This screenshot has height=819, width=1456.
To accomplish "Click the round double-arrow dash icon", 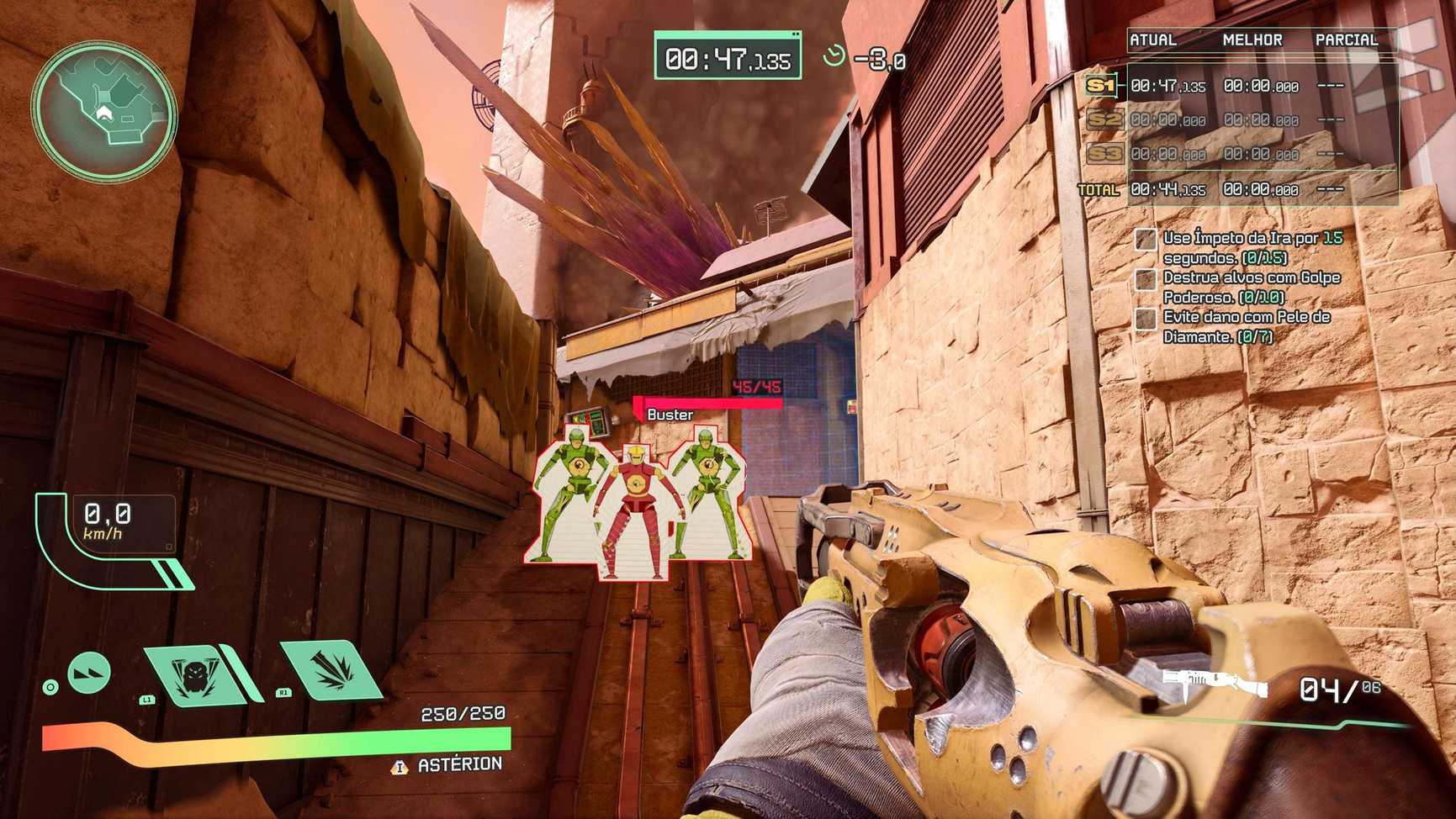I will click(89, 673).
